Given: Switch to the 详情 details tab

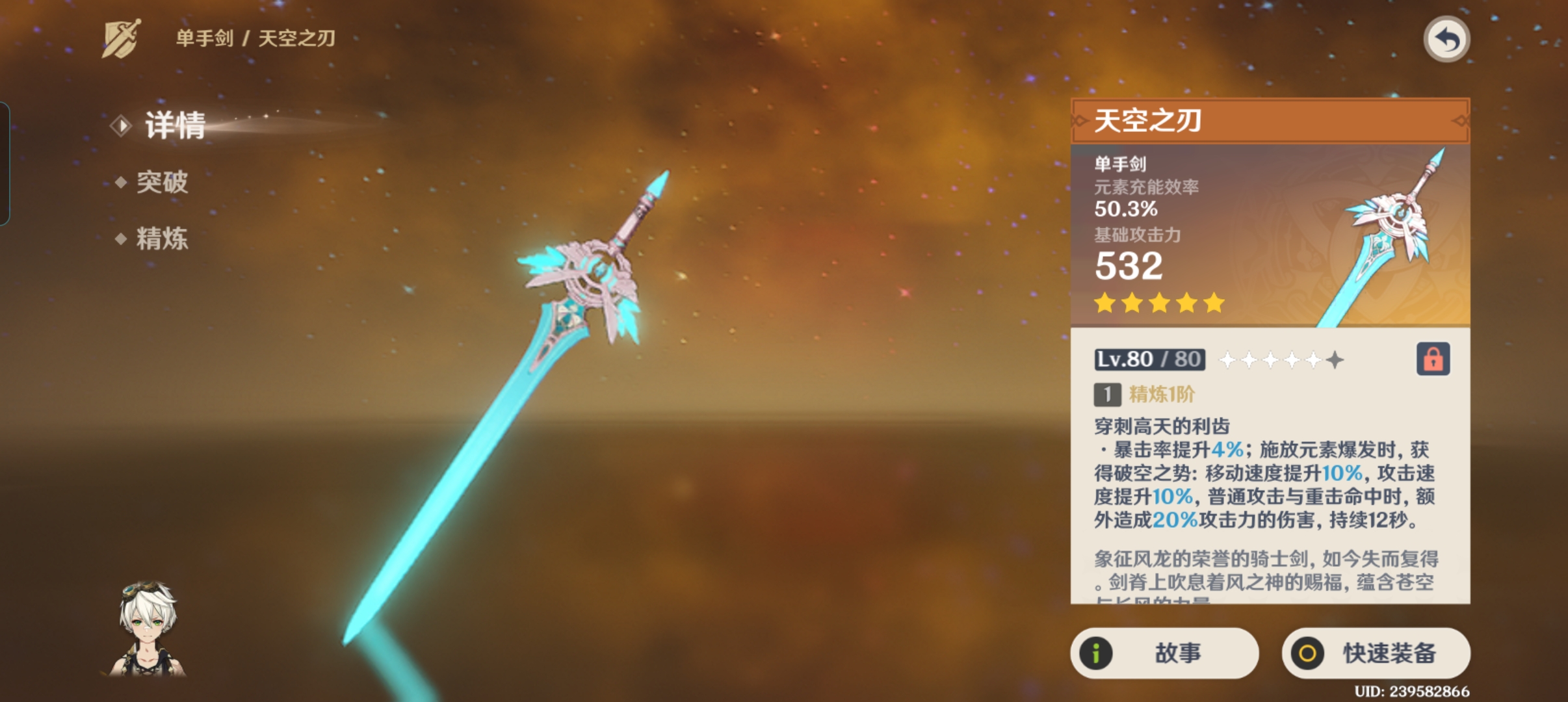Looking at the screenshot, I should coord(174,125).
